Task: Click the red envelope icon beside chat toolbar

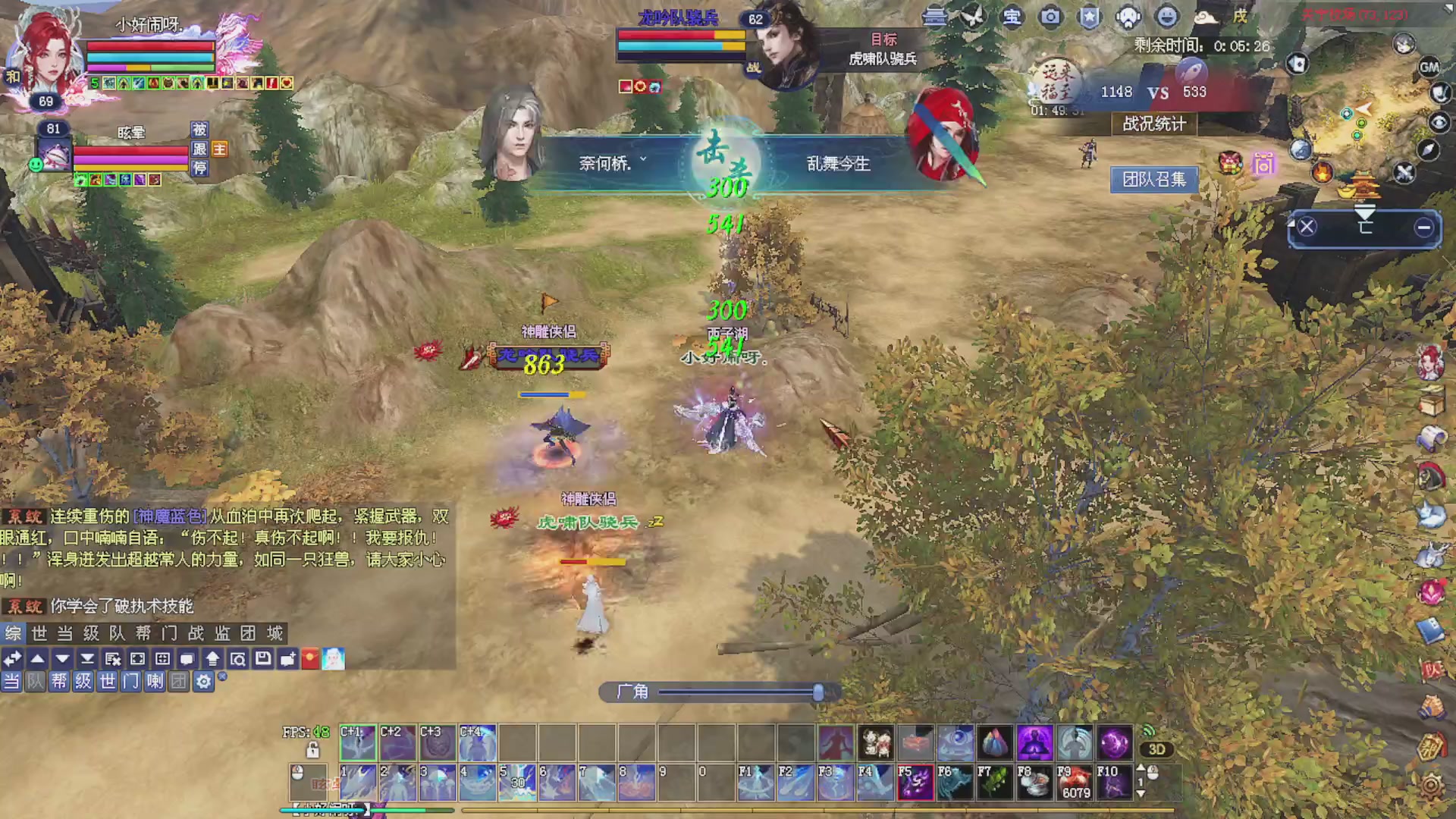Action: tap(310, 659)
